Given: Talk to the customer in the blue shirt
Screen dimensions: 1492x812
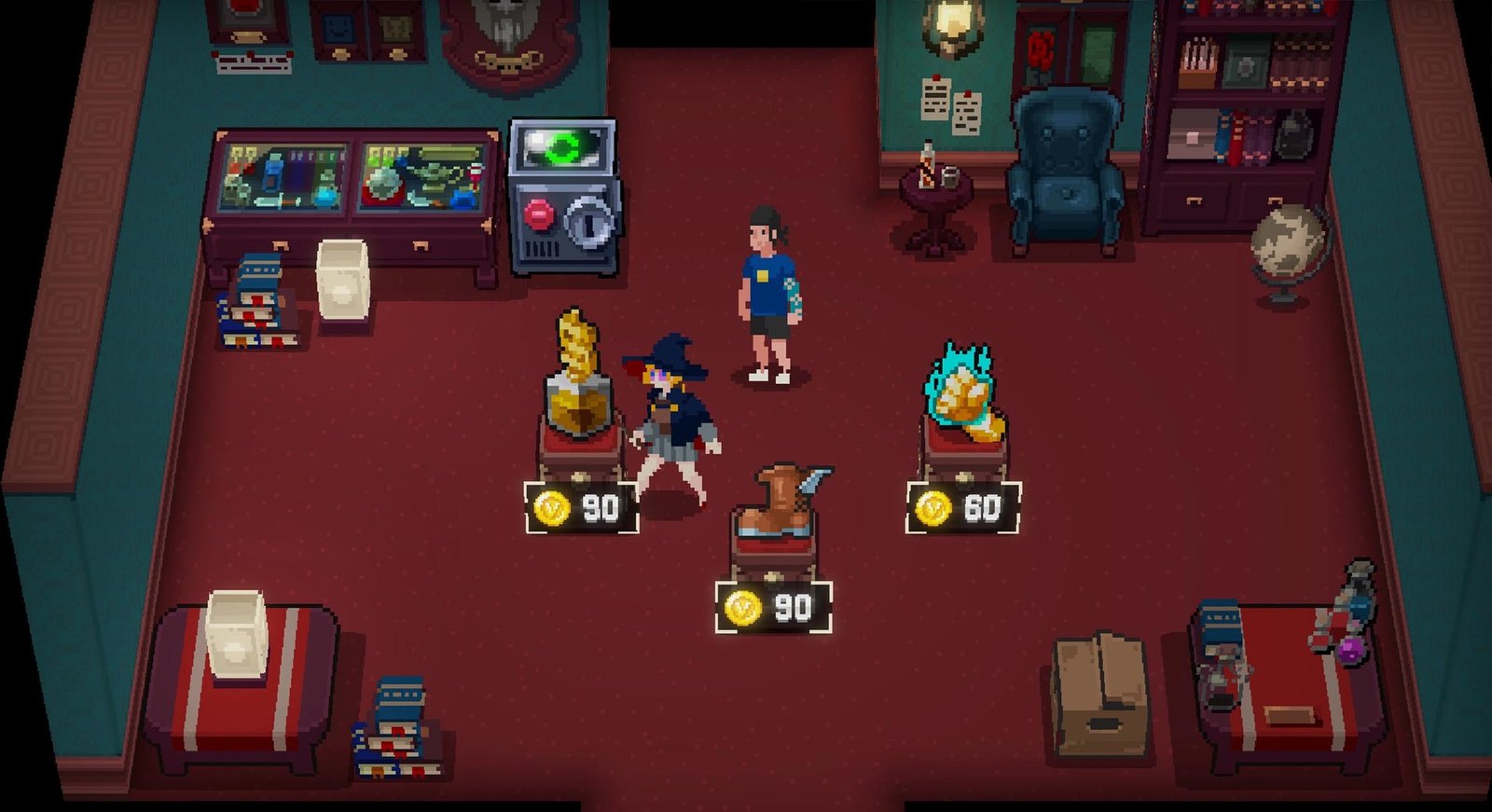Looking at the screenshot, I should click(763, 289).
